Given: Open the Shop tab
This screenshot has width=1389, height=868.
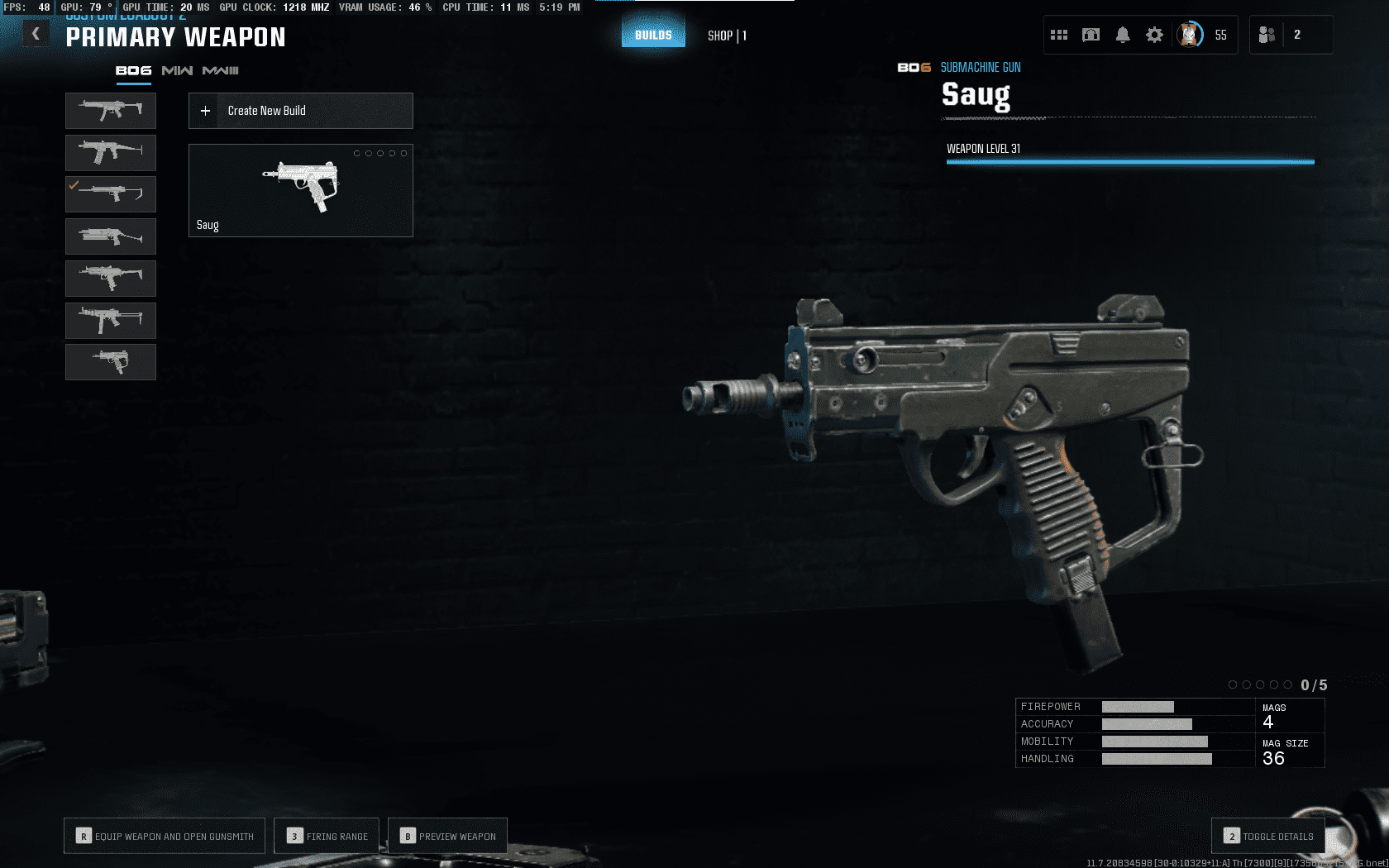Looking at the screenshot, I should pyautogui.click(x=727, y=36).
